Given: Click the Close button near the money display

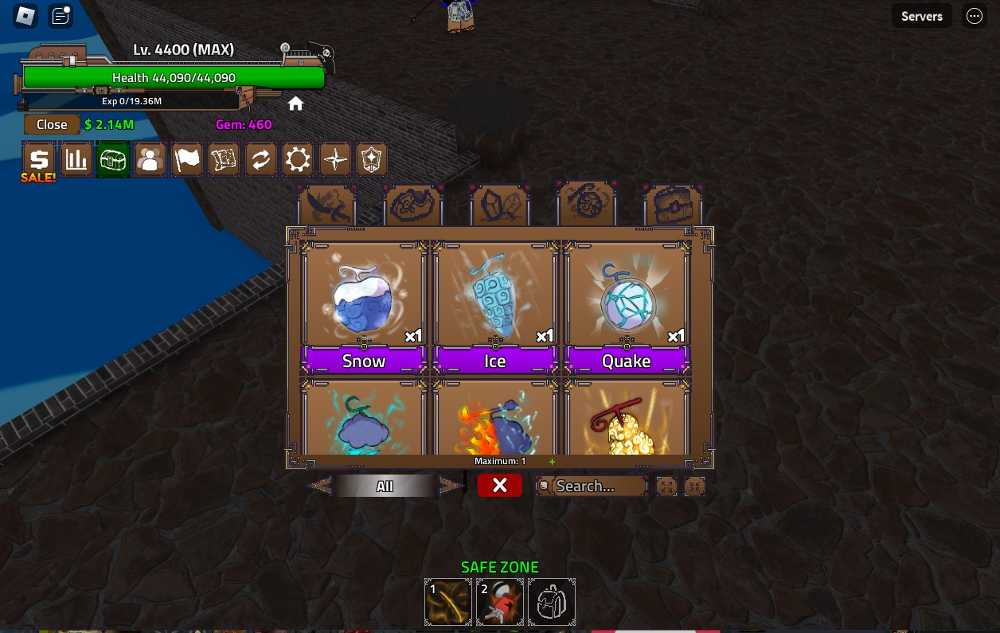Looking at the screenshot, I should 51,125.
